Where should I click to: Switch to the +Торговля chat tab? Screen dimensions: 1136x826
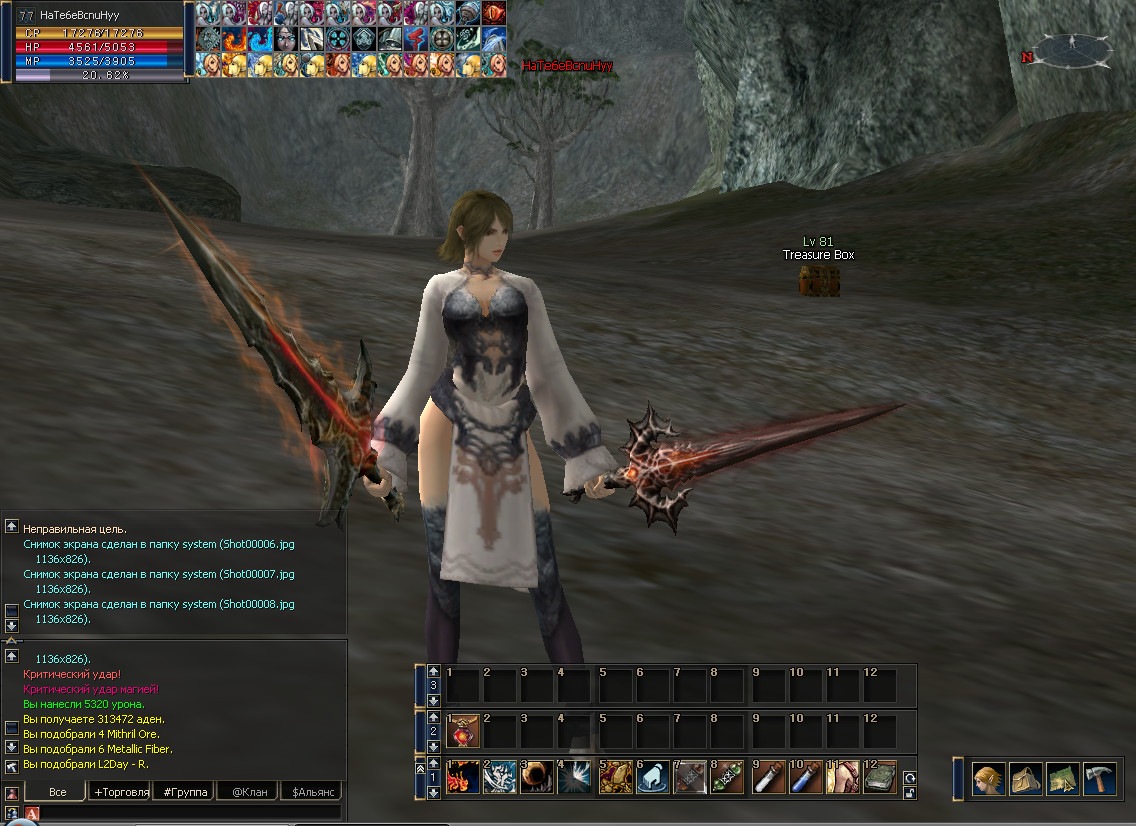click(120, 792)
